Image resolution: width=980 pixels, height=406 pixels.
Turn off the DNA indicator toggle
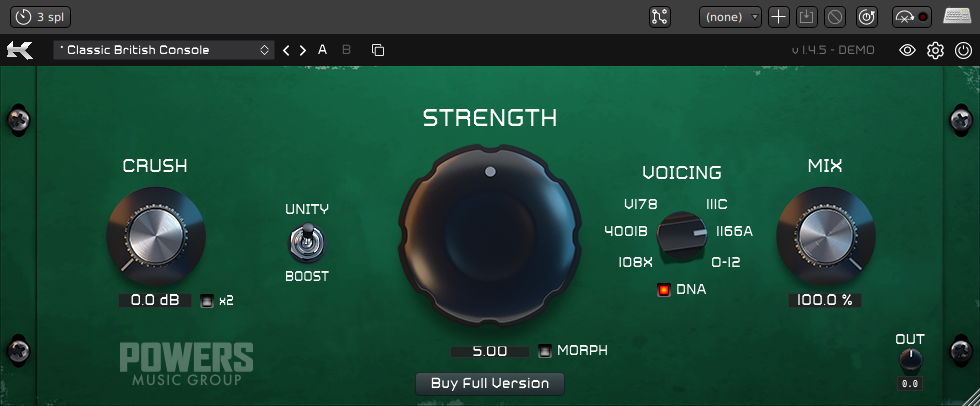[663, 290]
